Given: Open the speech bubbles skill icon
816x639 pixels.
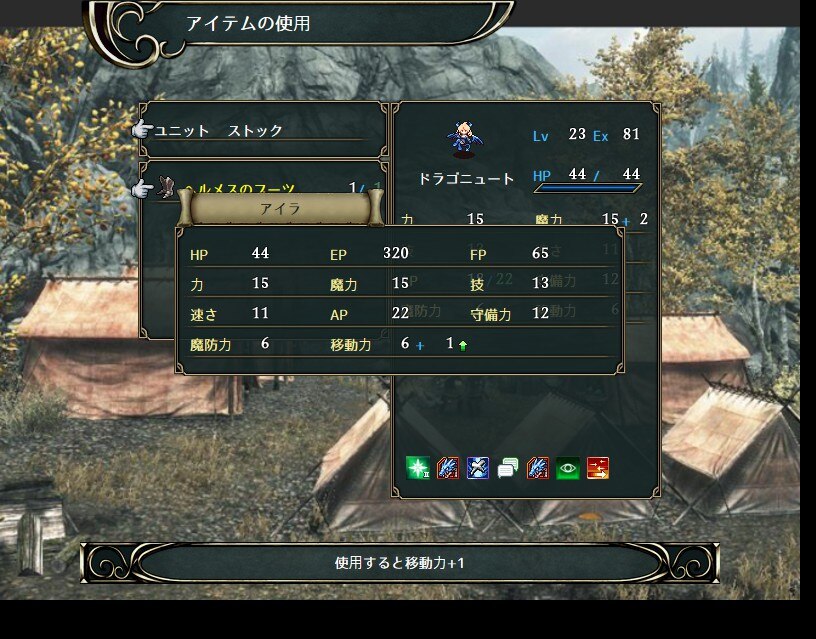Looking at the screenshot, I should coord(508,467).
